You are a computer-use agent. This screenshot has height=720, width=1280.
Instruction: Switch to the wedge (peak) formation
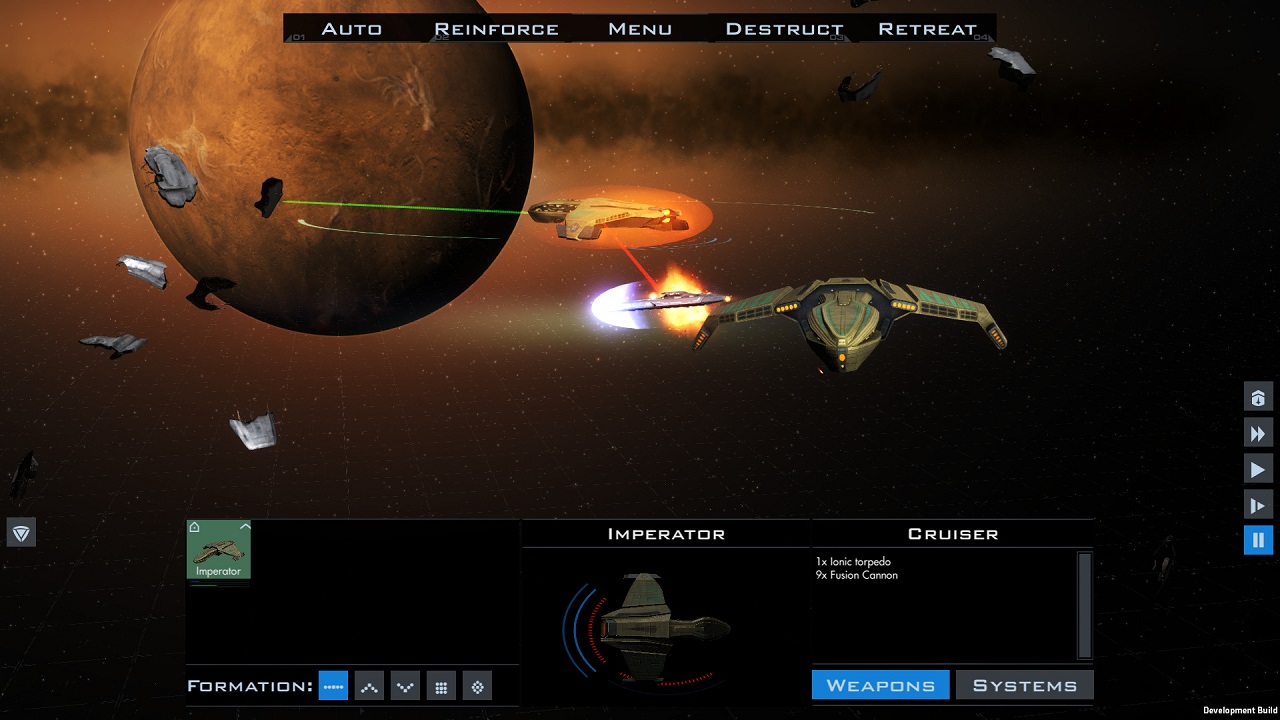(x=369, y=686)
